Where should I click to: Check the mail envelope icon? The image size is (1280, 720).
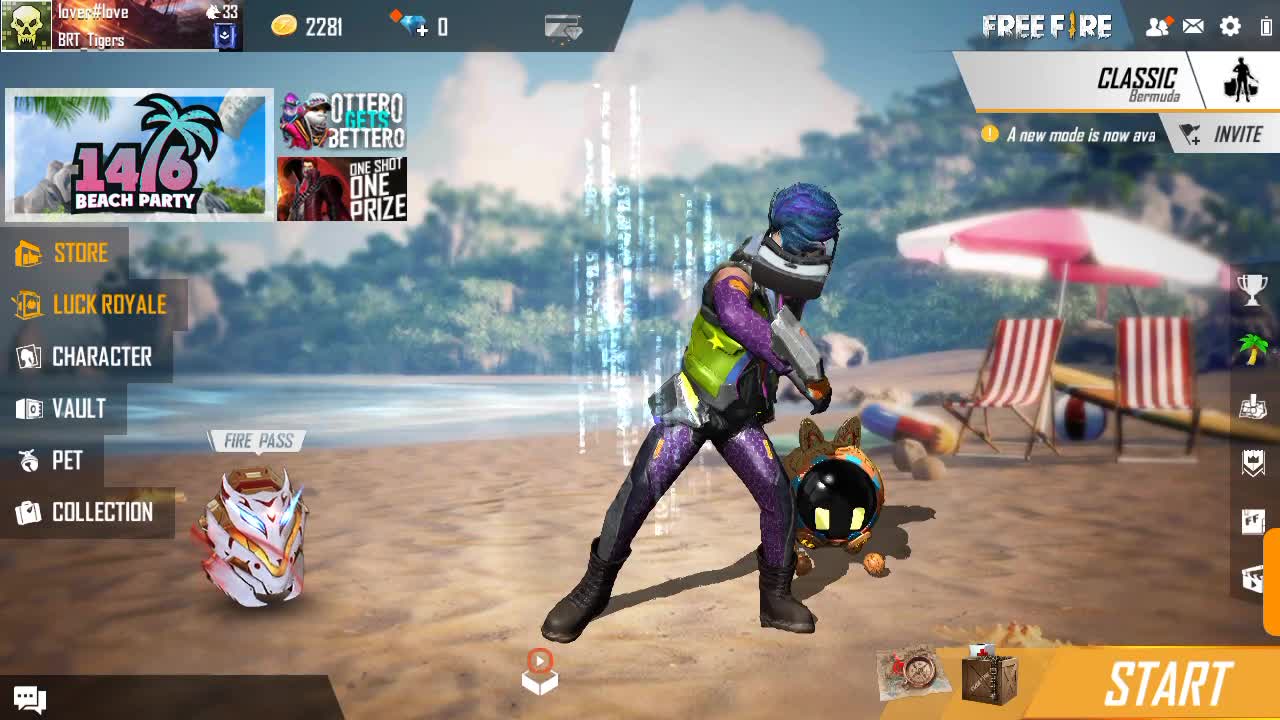click(1193, 27)
